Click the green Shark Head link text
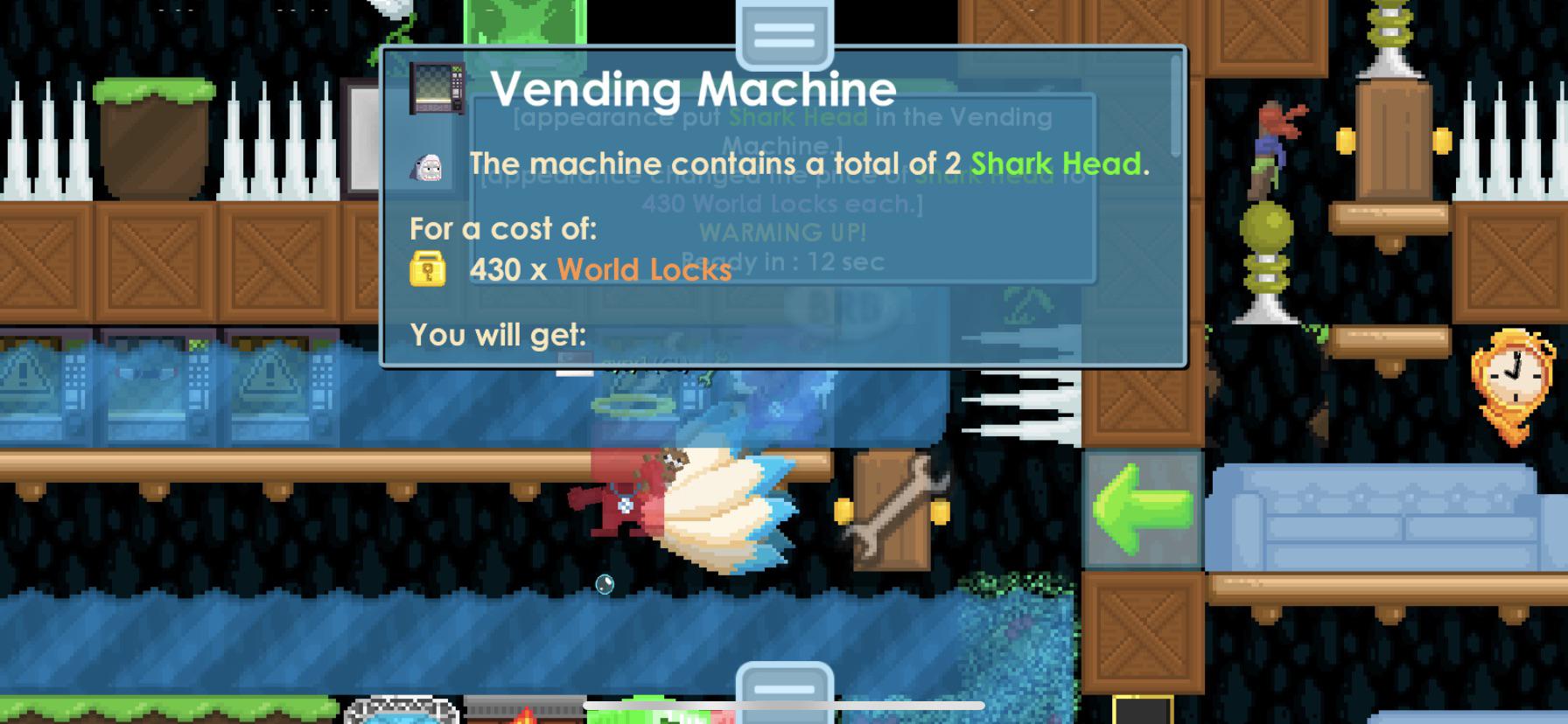Image resolution: width=1568 pixels, height=724 pixels. (1059, 164)
